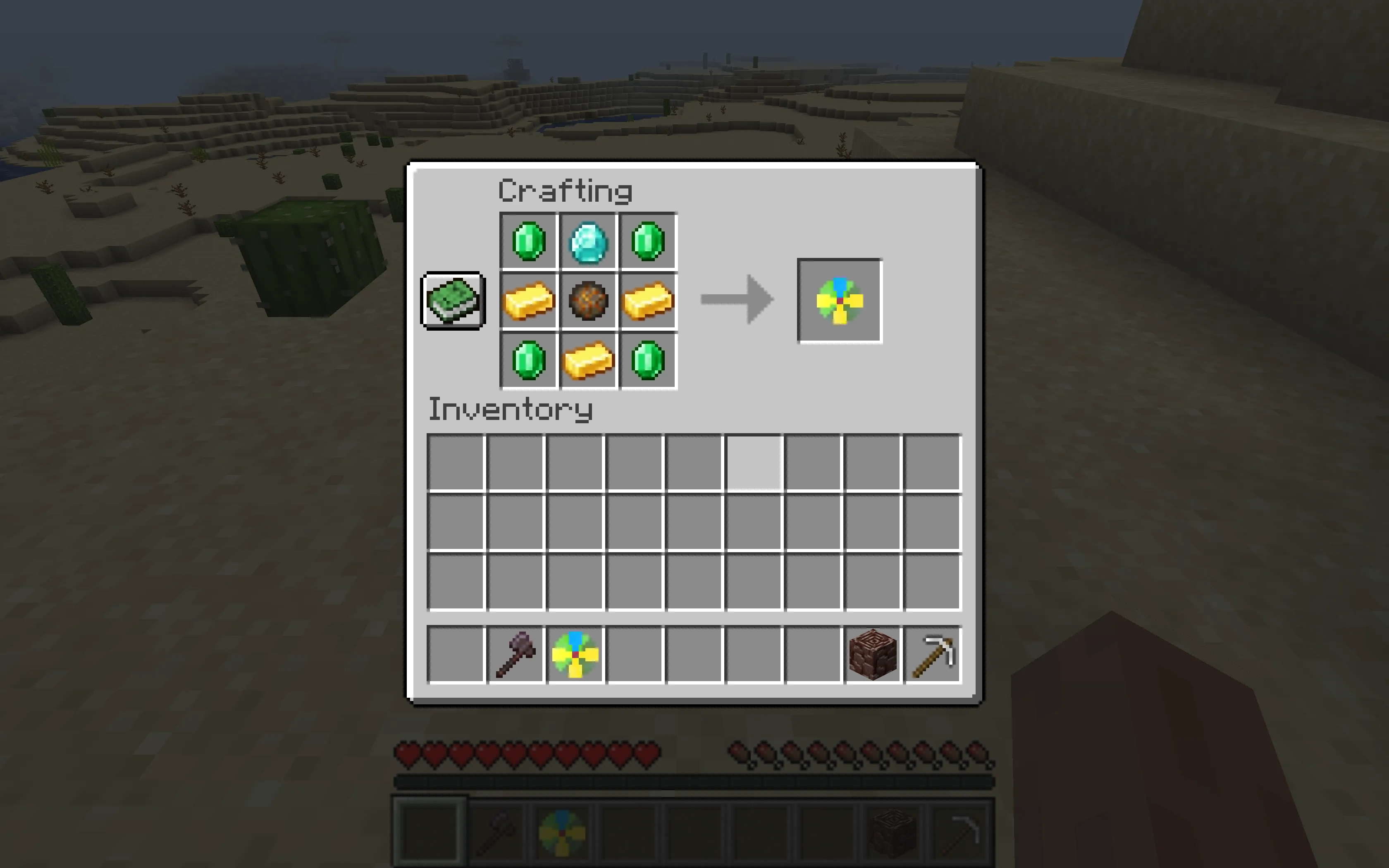Grab the emerald in the top-left crafting slot
The height and width of the screenshot is (868, 1389).
pyautogui.click(x=529, y=241)
